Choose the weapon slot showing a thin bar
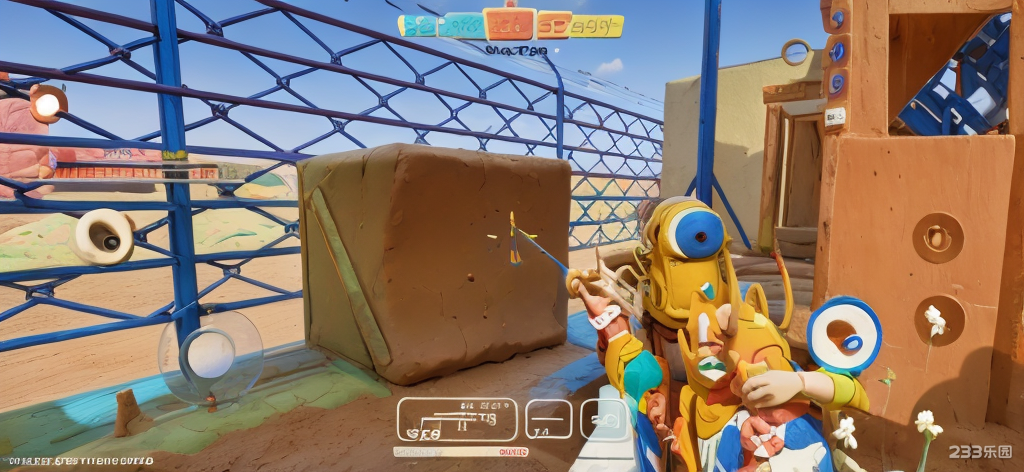This screenshot has width=1024, height=472. [x=548, y=419]
